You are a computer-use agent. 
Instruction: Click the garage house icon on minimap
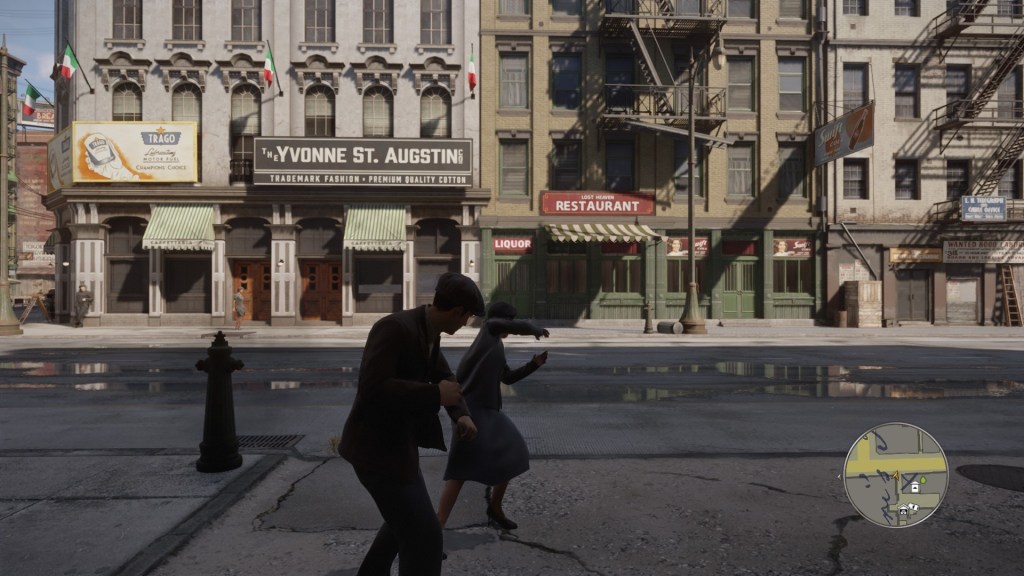click(903, 510)
